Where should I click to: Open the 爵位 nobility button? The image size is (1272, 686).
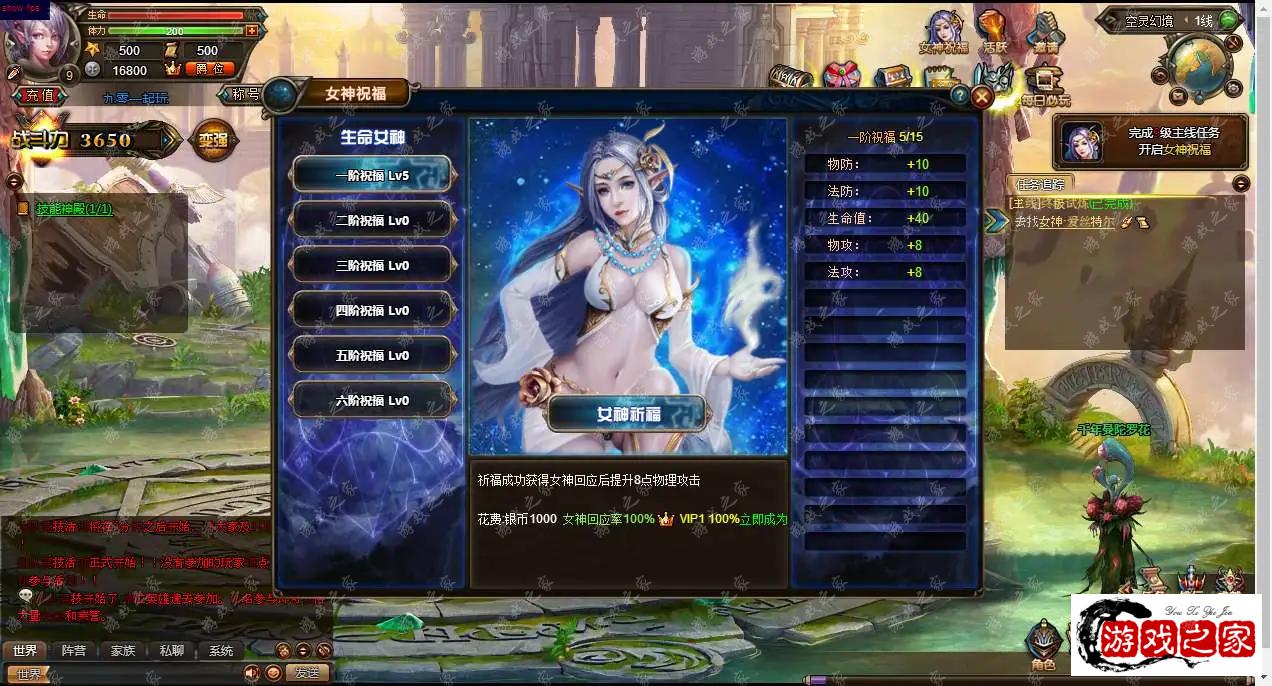coord(210,70)
